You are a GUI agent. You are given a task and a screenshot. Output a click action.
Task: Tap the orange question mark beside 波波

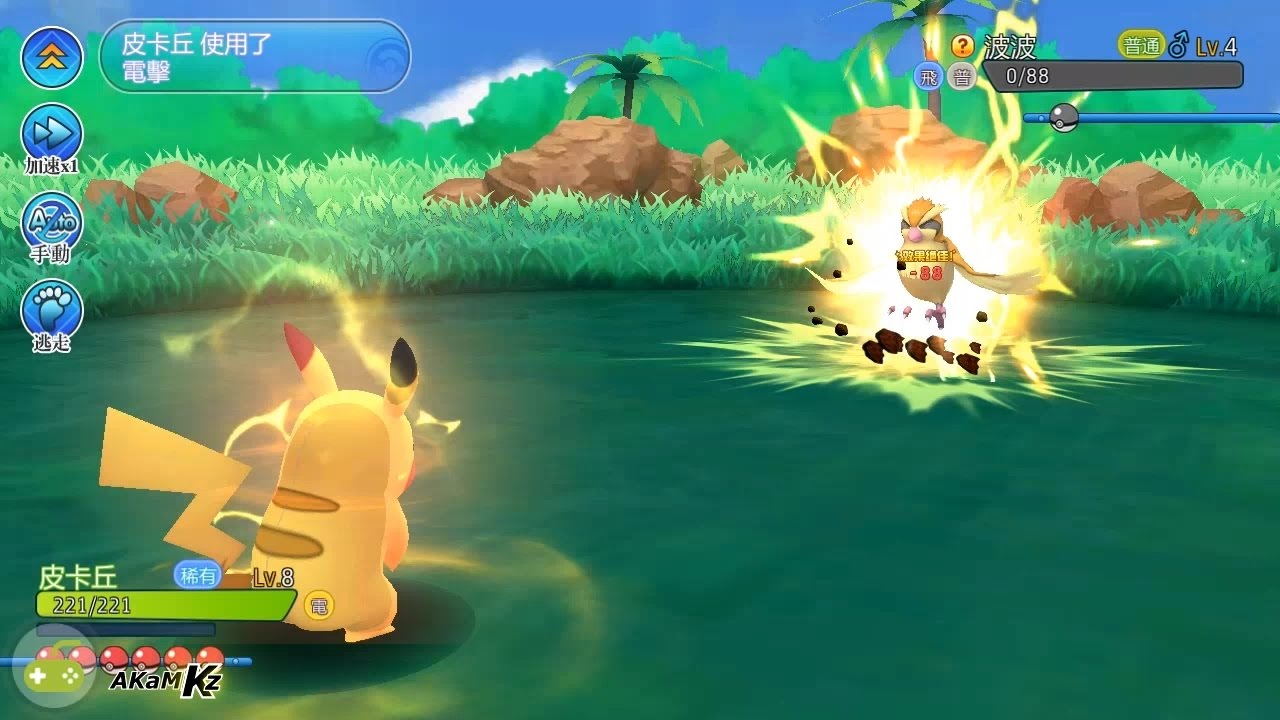[961, 45]
